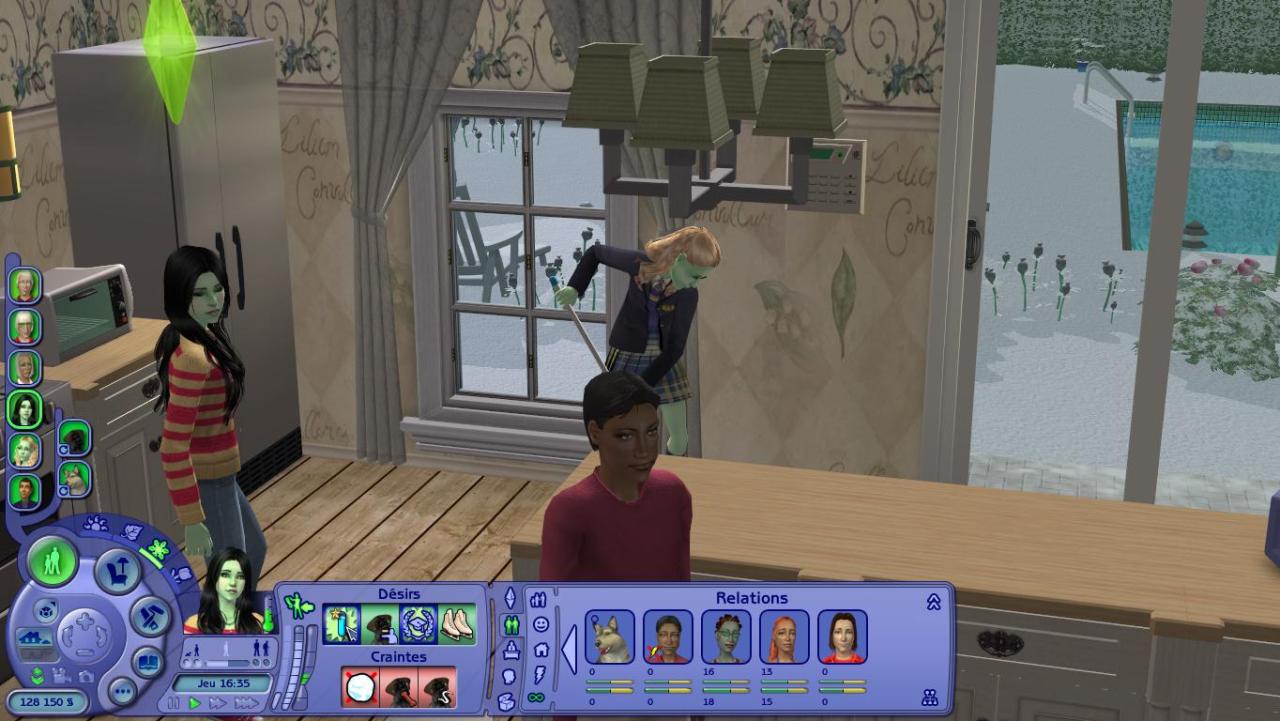Set game speed to normal play
Viewport: 1280px width, 721px height.
point(195,703)
